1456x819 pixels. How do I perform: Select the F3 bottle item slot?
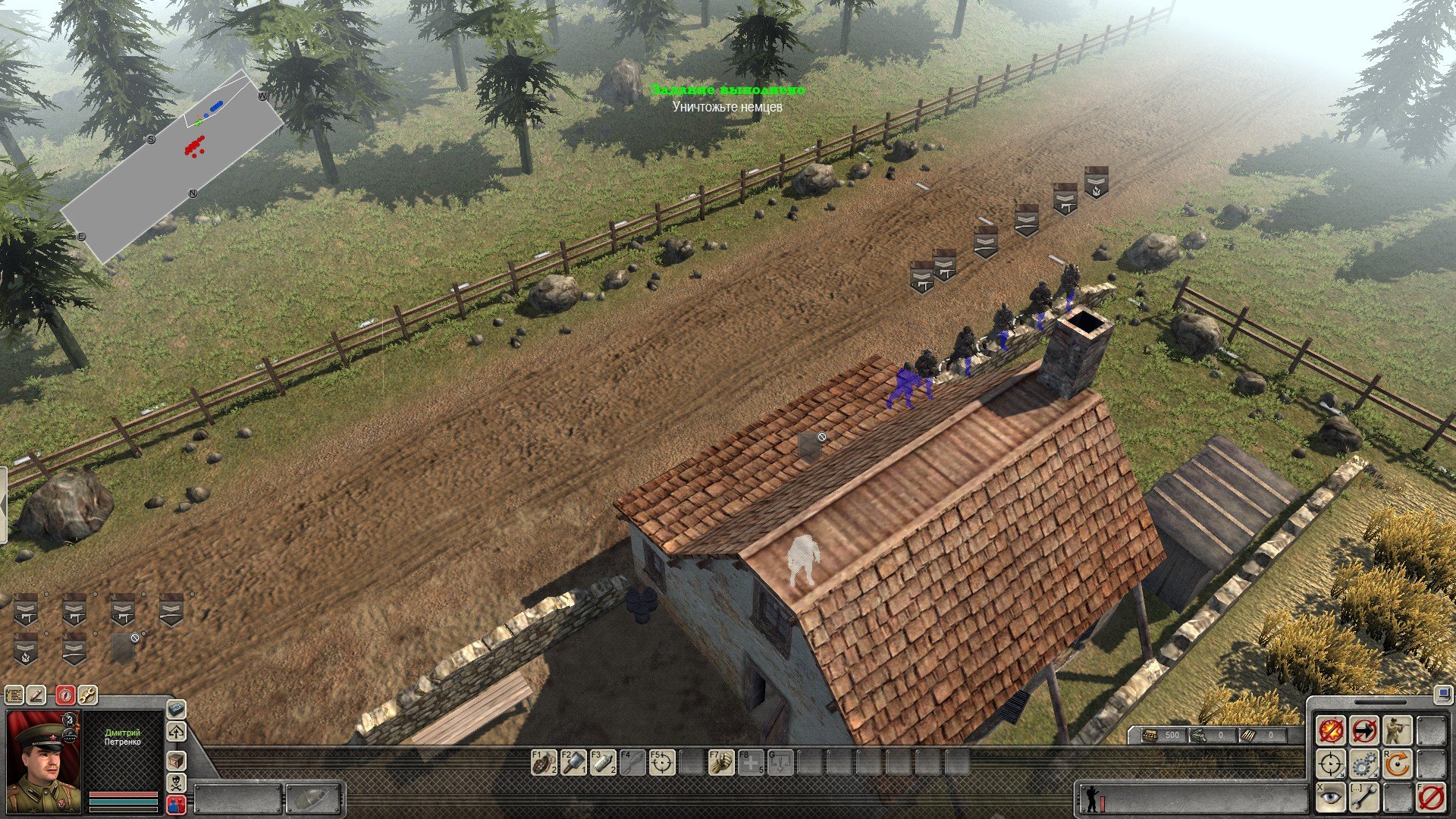click(603, 763)
